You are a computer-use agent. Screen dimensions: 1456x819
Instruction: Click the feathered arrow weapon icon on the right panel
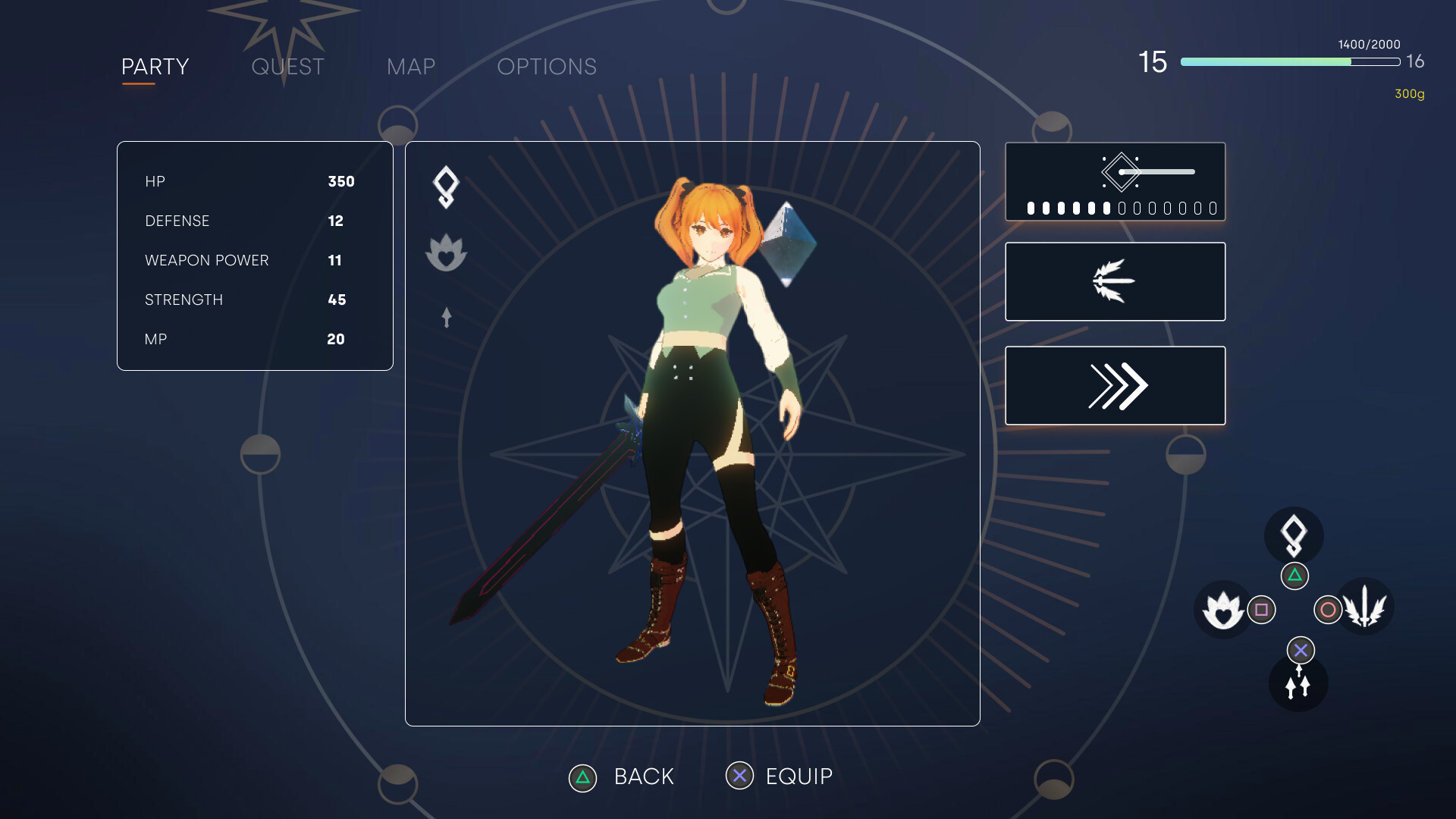1114,281
